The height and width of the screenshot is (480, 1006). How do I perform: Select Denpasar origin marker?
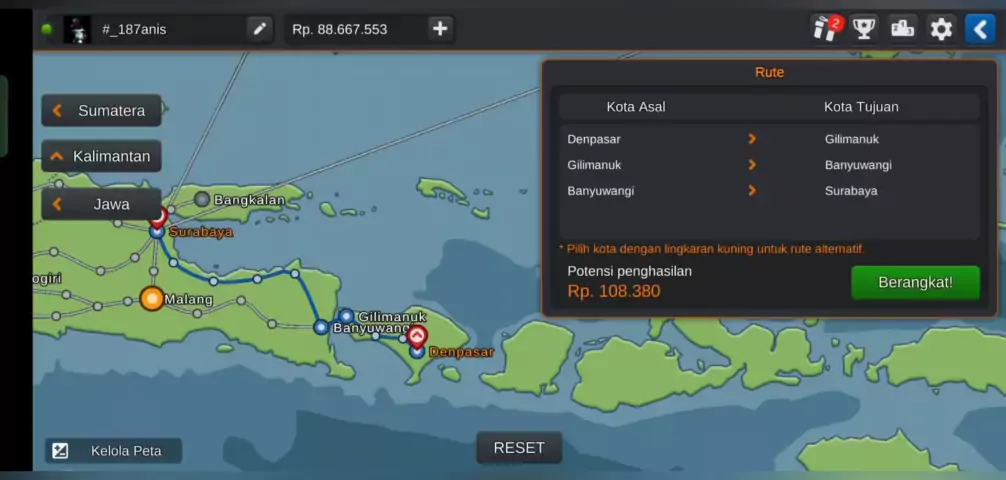click(x=417, y=350)
